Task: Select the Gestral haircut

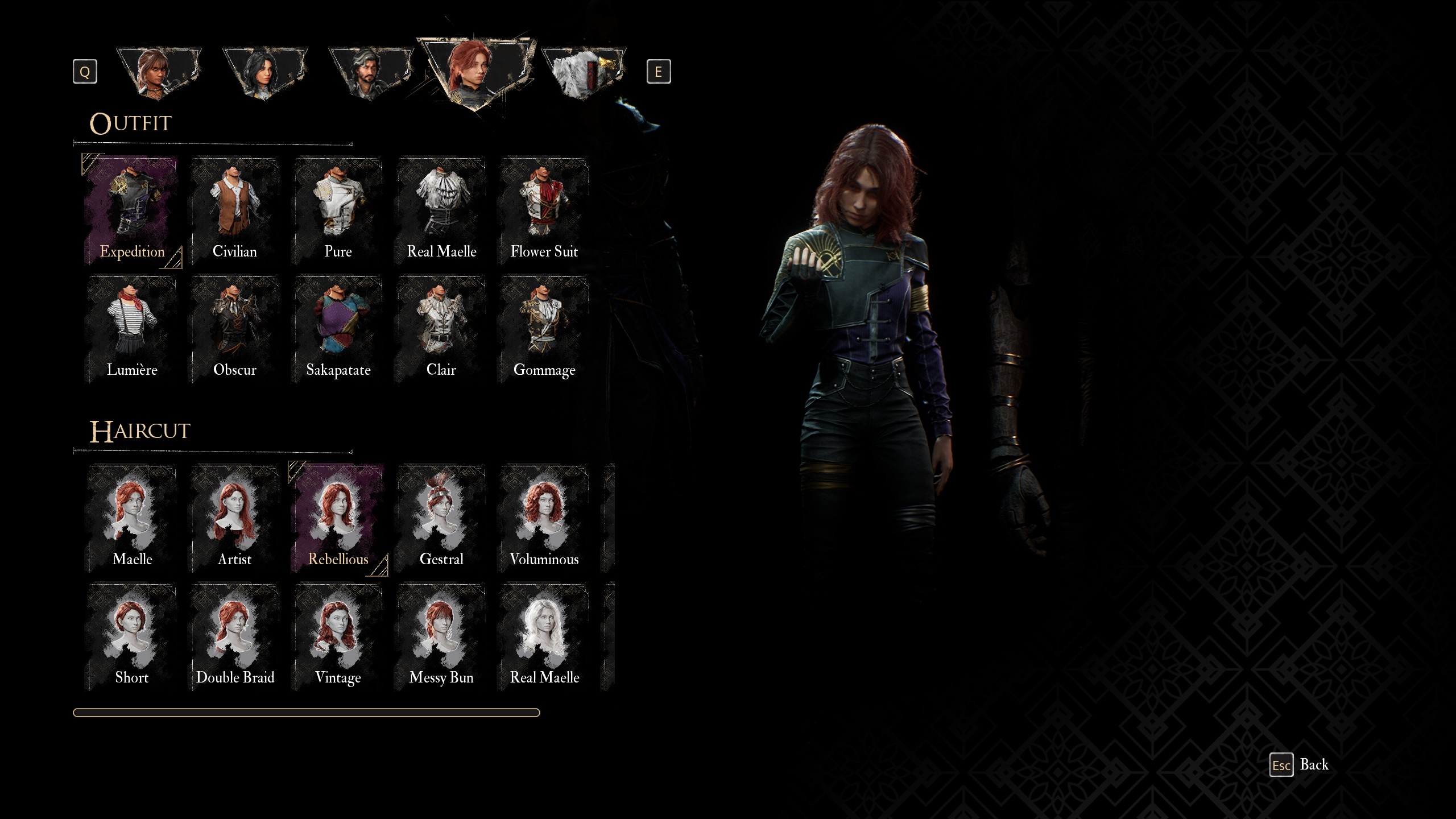Action: point(441,518)
